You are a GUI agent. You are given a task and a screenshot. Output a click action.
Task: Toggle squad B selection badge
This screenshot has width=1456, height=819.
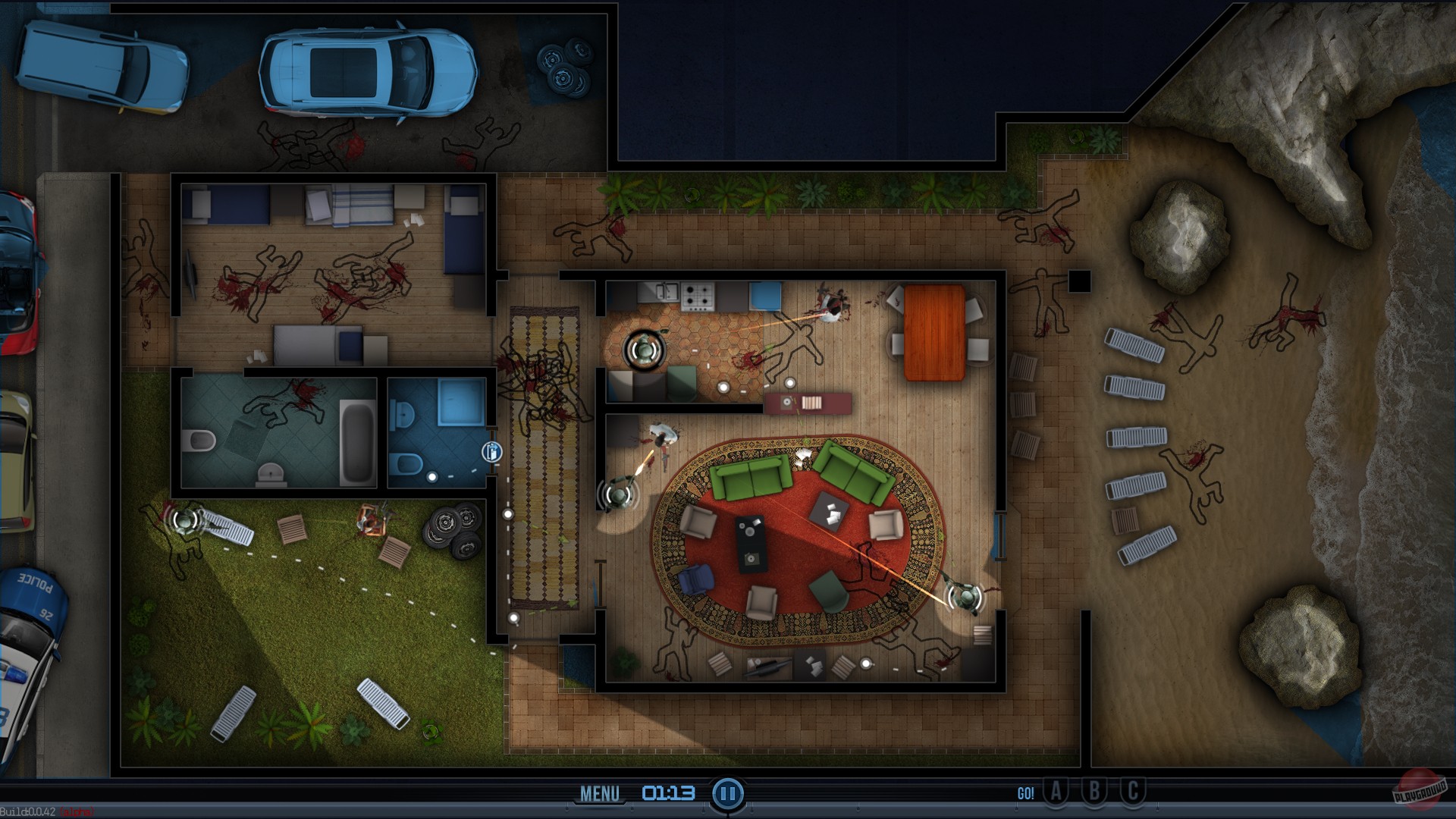1093,791
